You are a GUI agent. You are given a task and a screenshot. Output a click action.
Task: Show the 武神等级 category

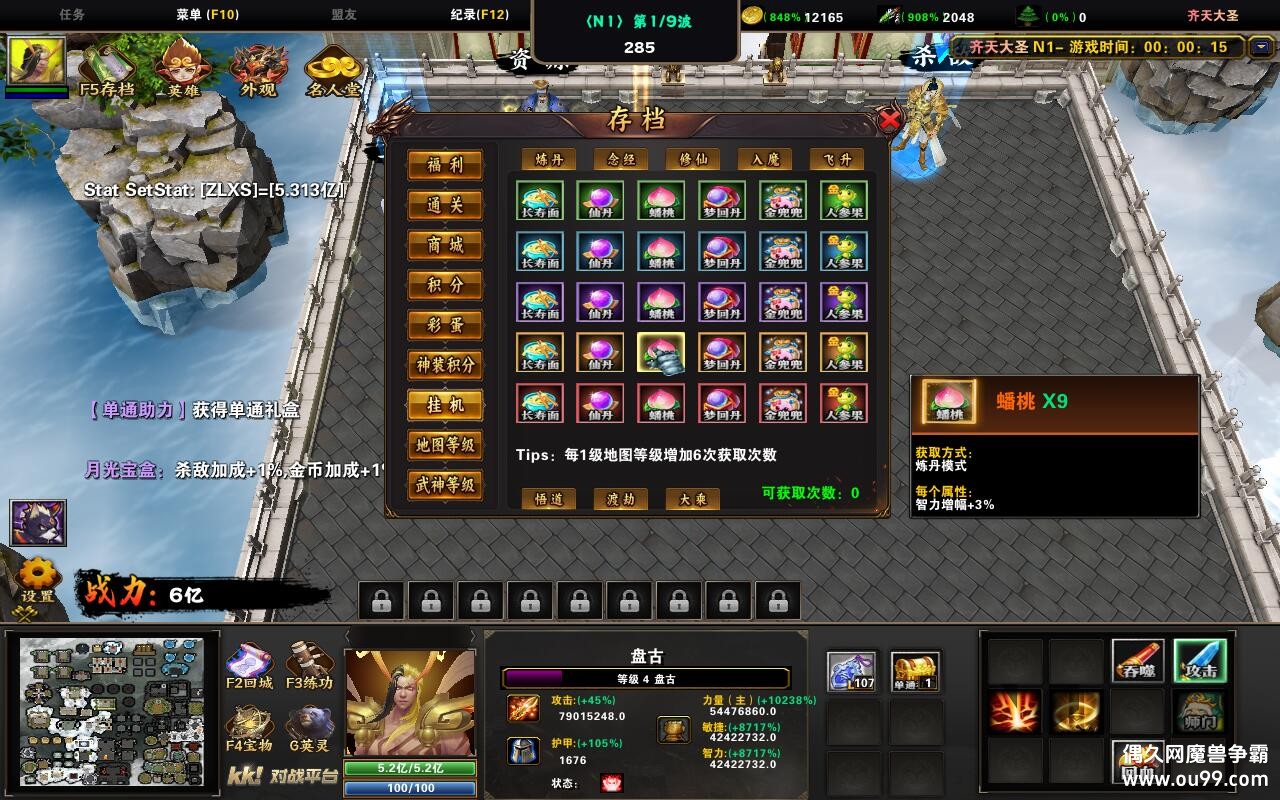[x=445, y=485]
